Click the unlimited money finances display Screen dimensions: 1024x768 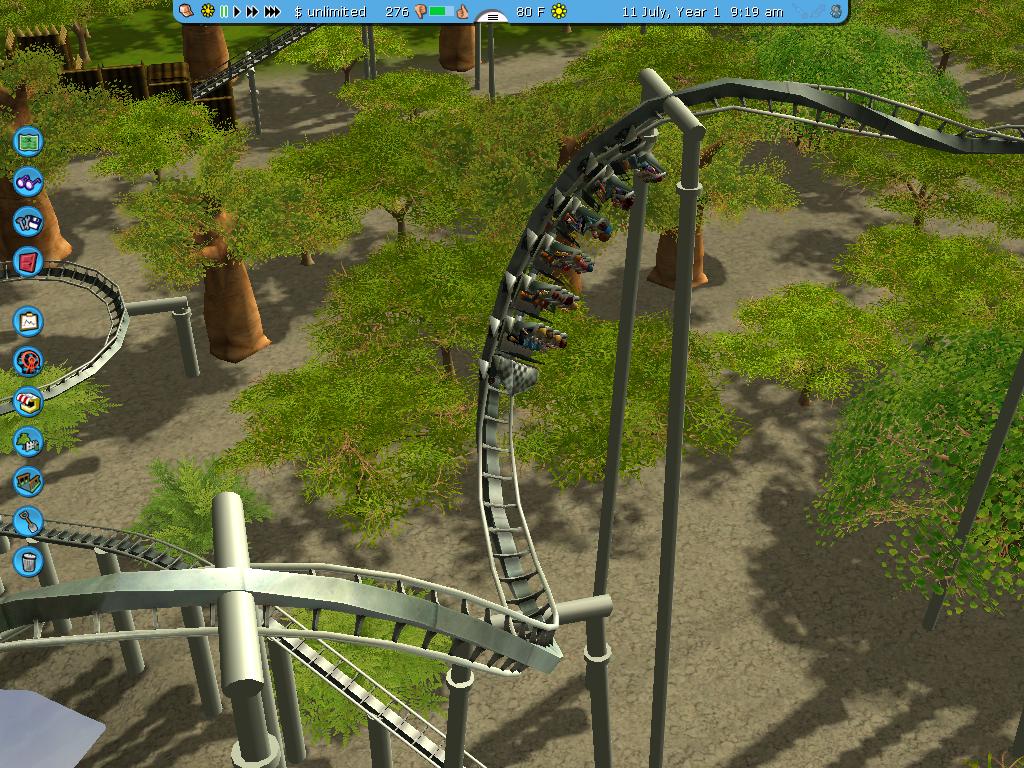(330, 12)
